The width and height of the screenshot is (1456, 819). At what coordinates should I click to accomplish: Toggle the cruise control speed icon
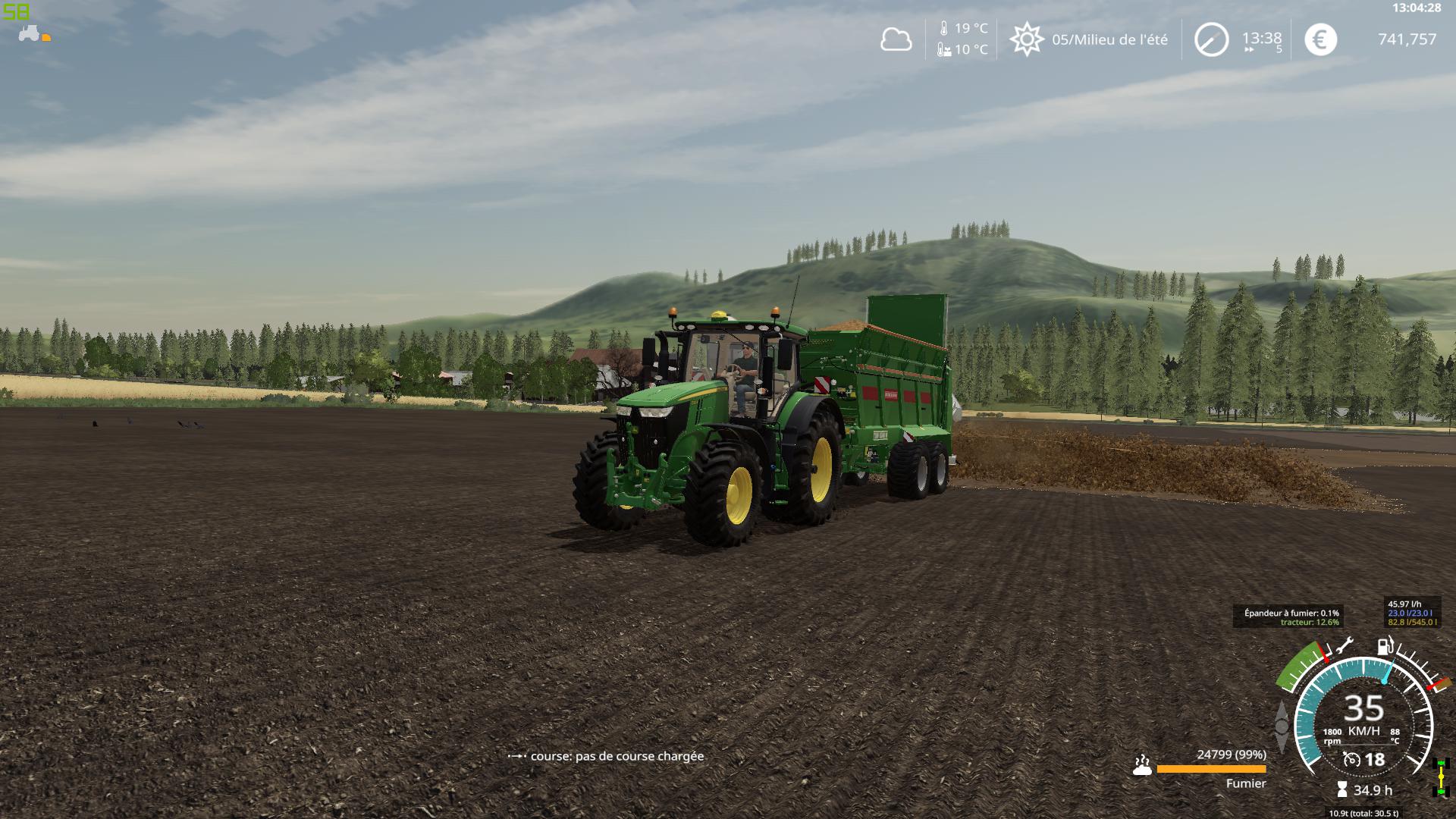click(1351, 759)
